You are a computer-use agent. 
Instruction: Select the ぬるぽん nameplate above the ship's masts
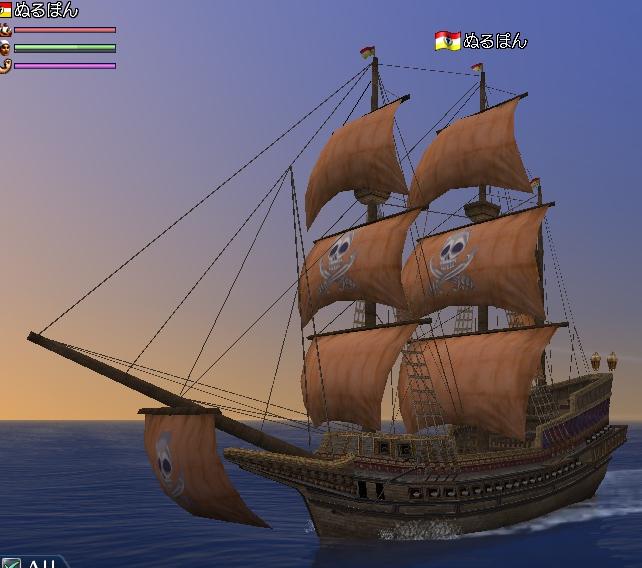(x=494, y=41)
